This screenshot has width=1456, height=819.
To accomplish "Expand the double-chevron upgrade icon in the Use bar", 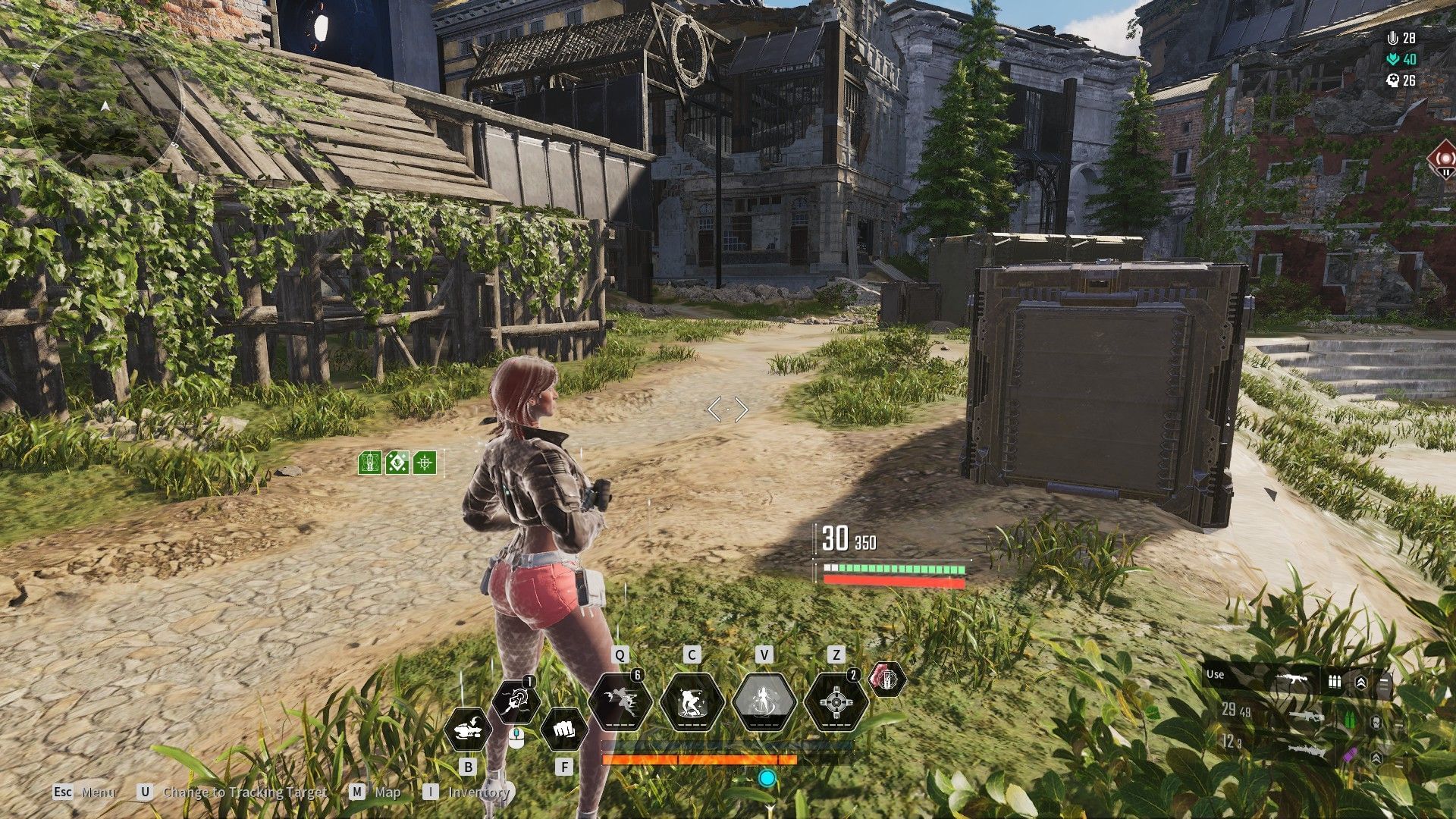I will [1362, 680].
